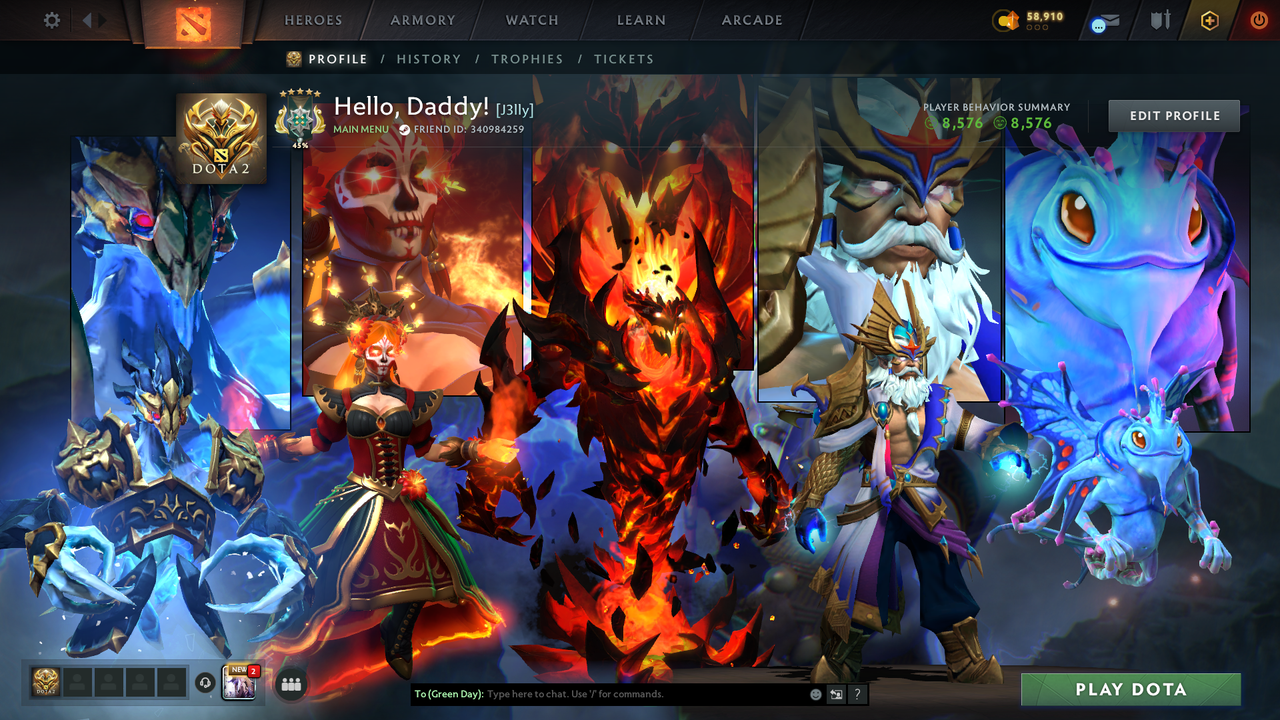Click the power exit icon top right

click(x=1258, y=20)
